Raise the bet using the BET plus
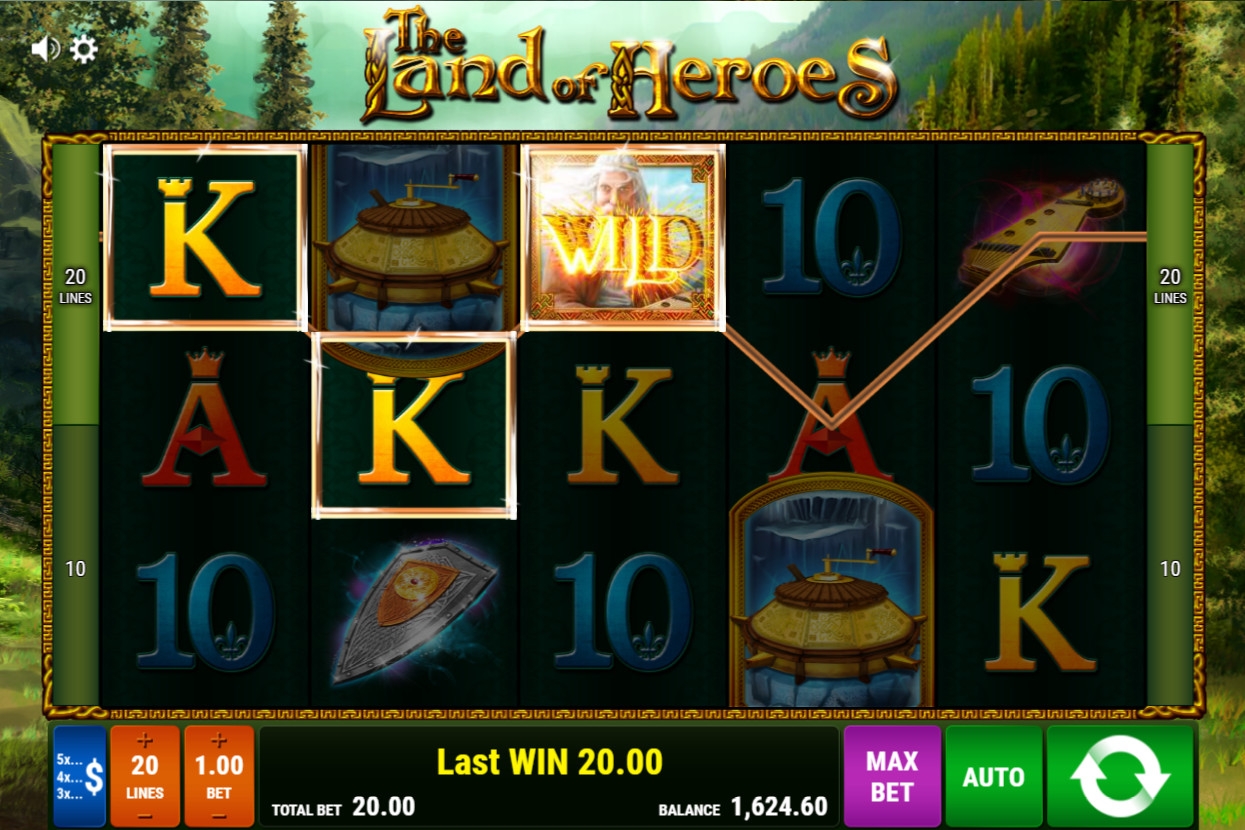The width and height of the screenshot is (1245, 830). pyautogui.click(x=219, y=741)
